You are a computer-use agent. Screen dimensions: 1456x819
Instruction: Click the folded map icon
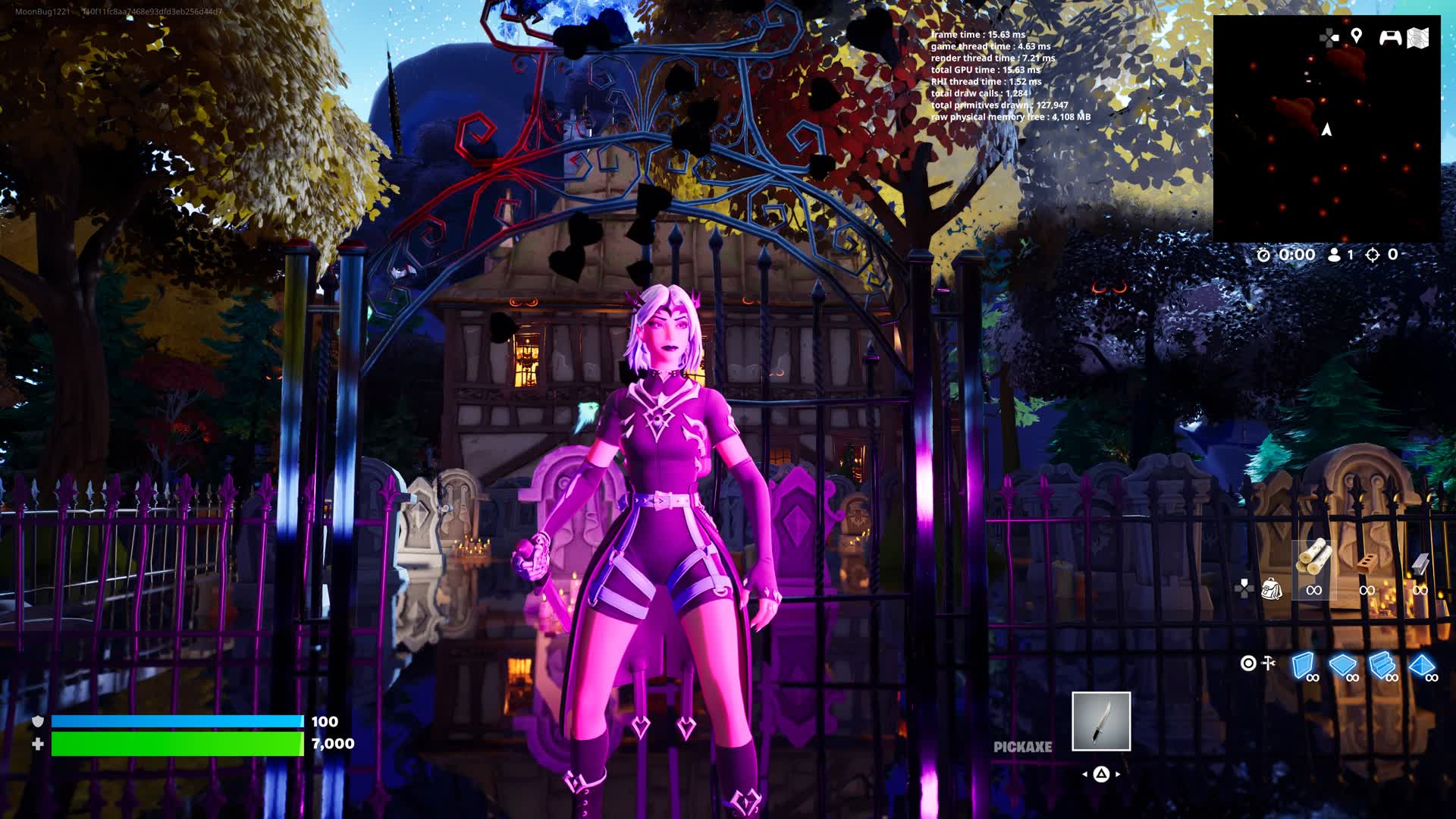pos(1418,38)
